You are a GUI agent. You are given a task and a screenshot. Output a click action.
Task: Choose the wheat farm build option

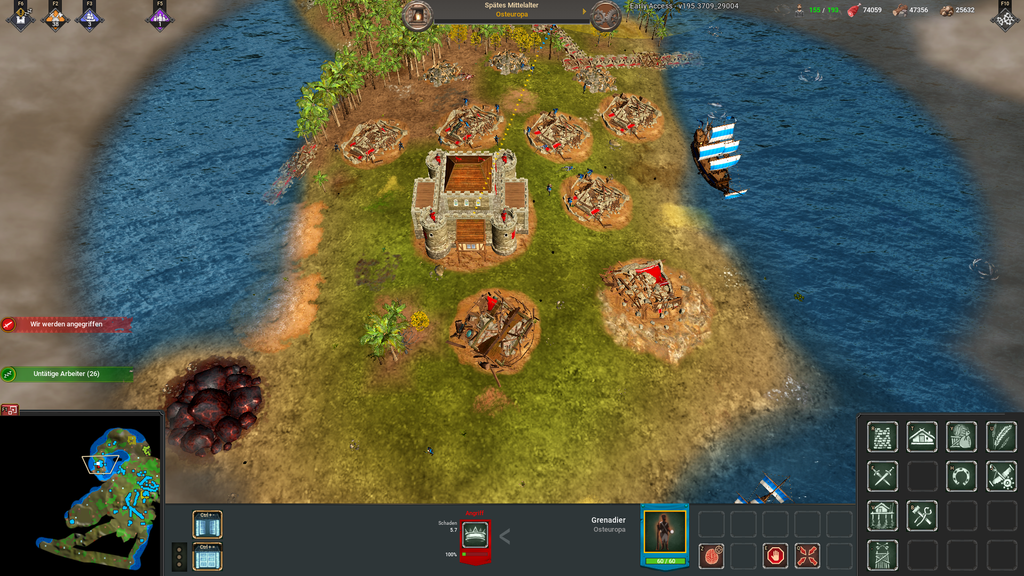1001,437
